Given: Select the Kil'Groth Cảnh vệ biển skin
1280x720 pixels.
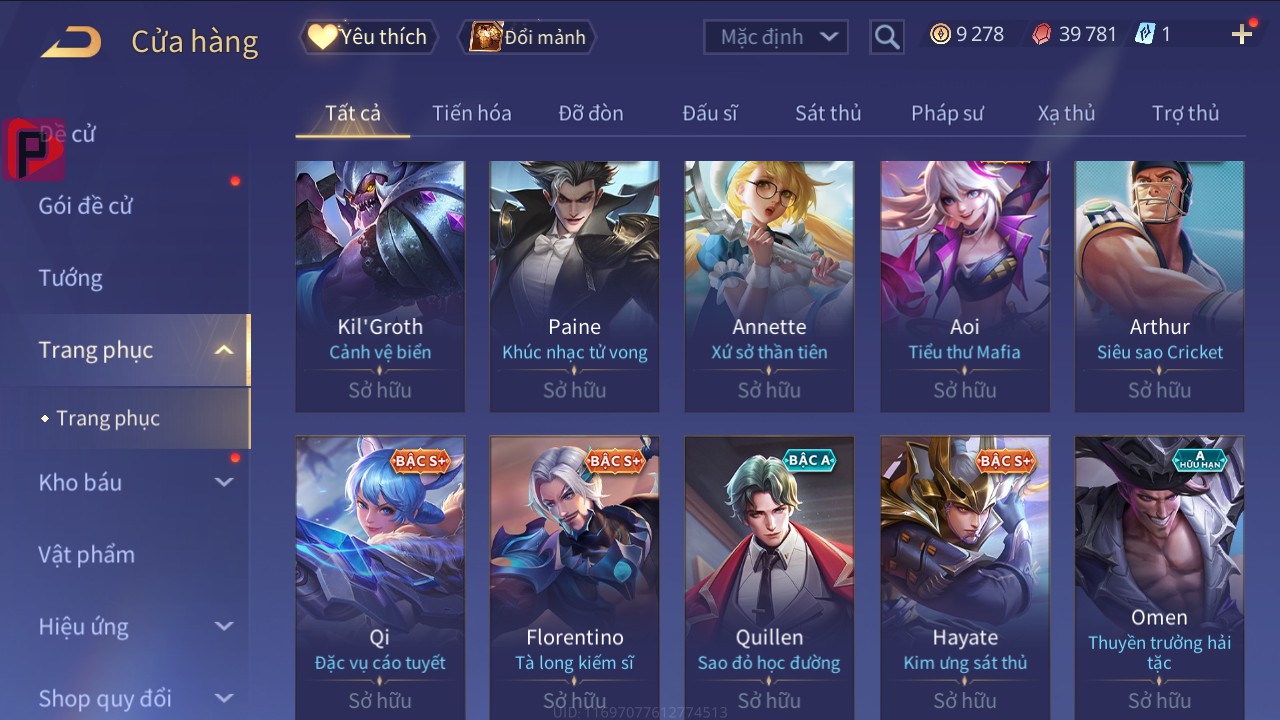Looking at the screenshot, I should pyautogui.click(x=380, y=285).
